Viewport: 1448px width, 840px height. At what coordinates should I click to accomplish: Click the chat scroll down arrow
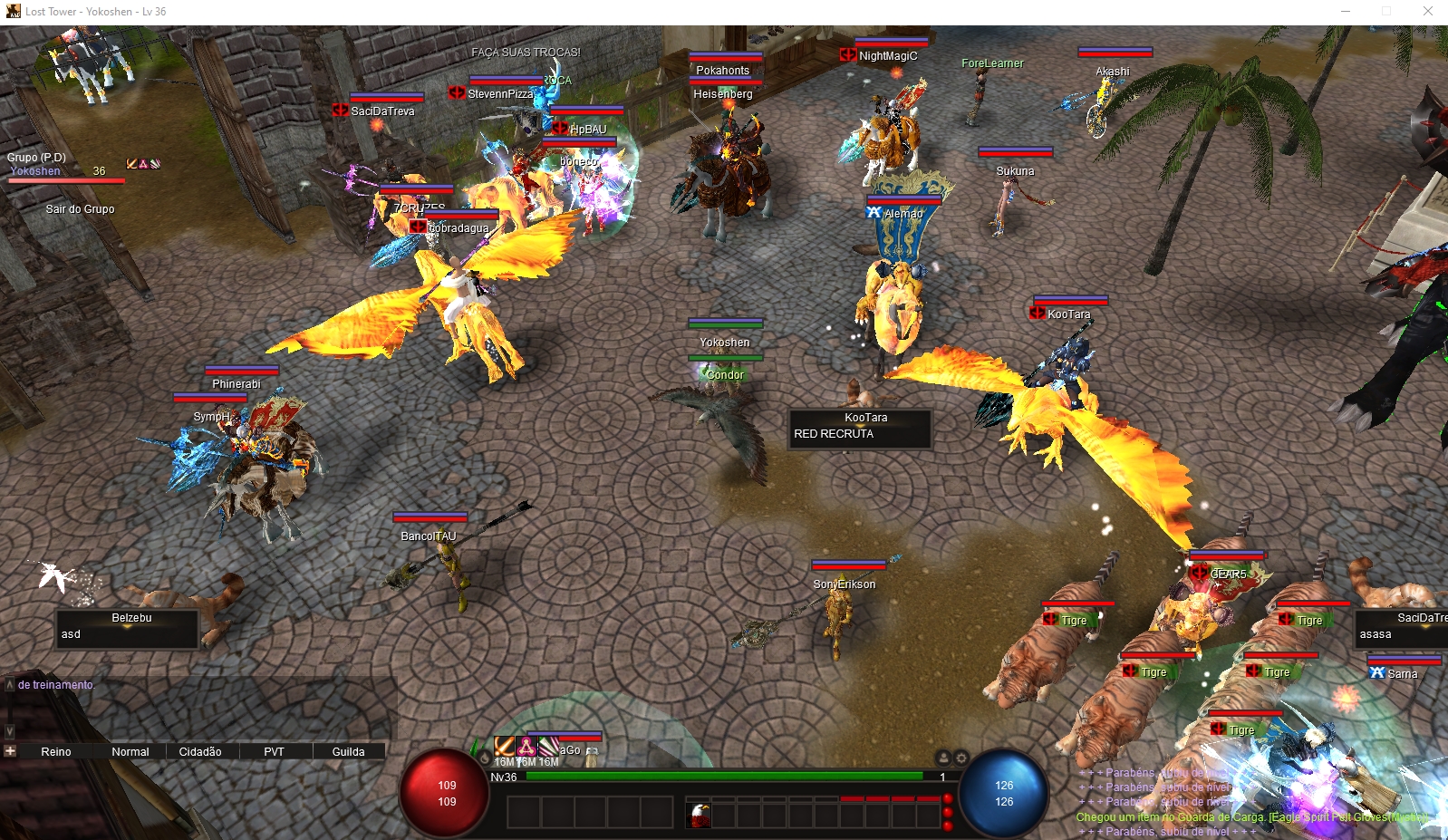click(10, 730)
